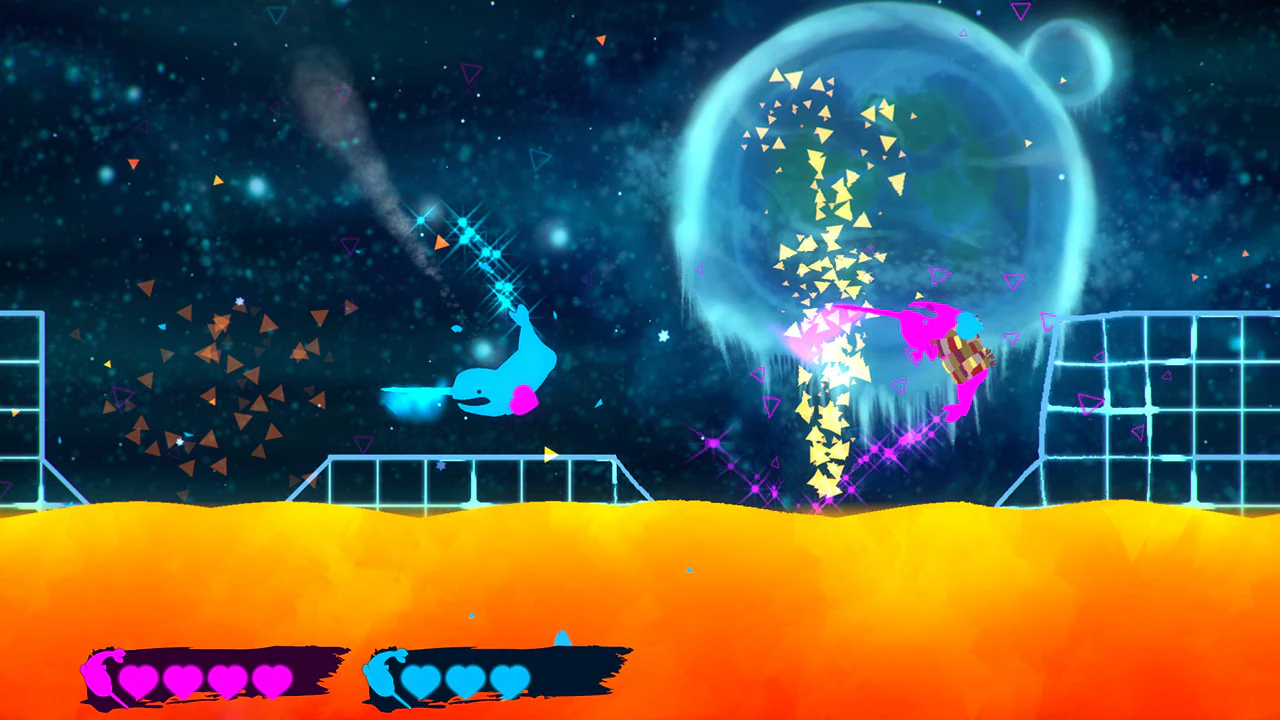Image resolution: width=1280 pixels, height=720 pixels.
Task: Toggle the last blue heart off
Action: click(x=508, y=680)
